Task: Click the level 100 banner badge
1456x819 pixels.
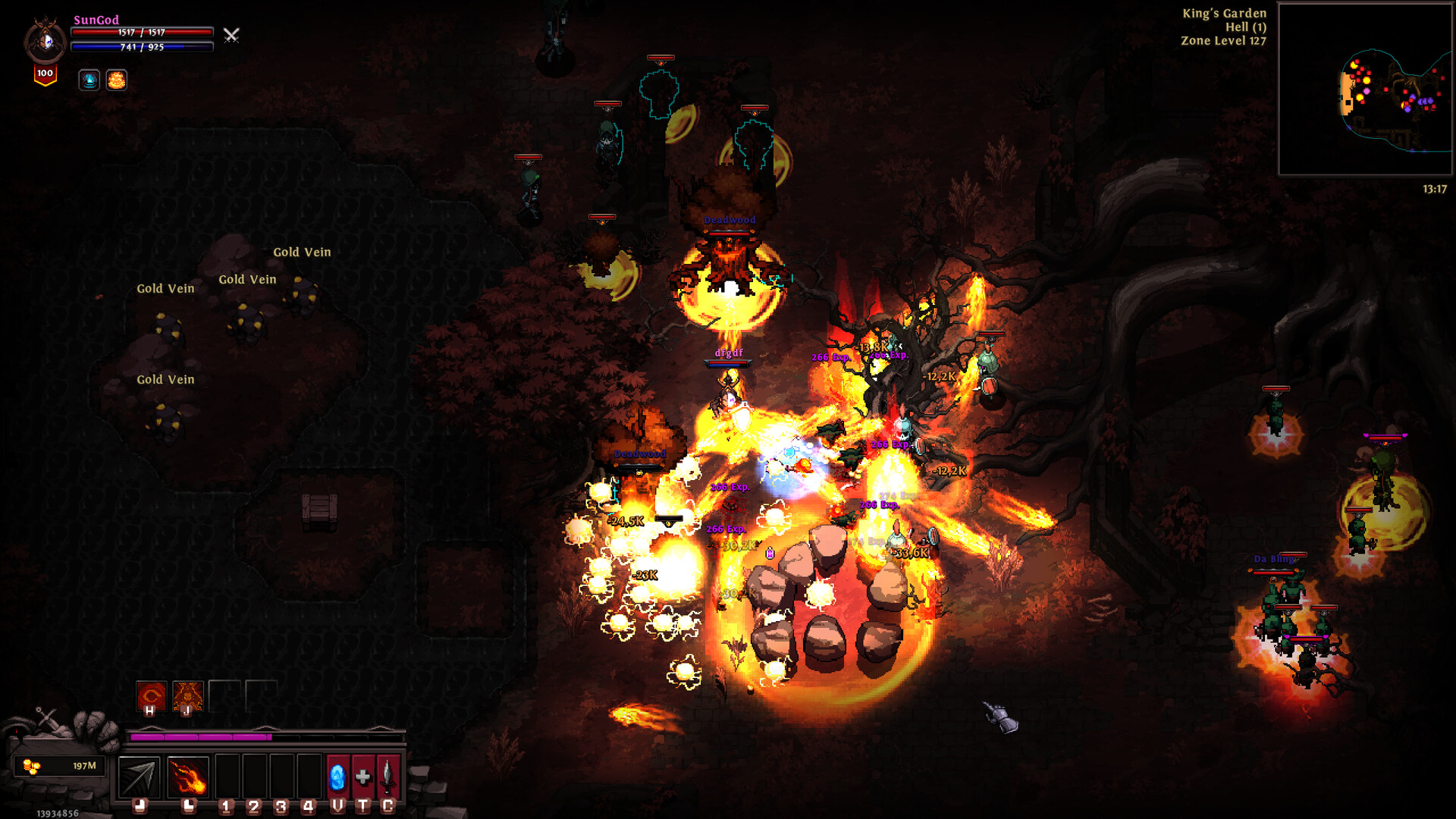Action: point(44,74)
